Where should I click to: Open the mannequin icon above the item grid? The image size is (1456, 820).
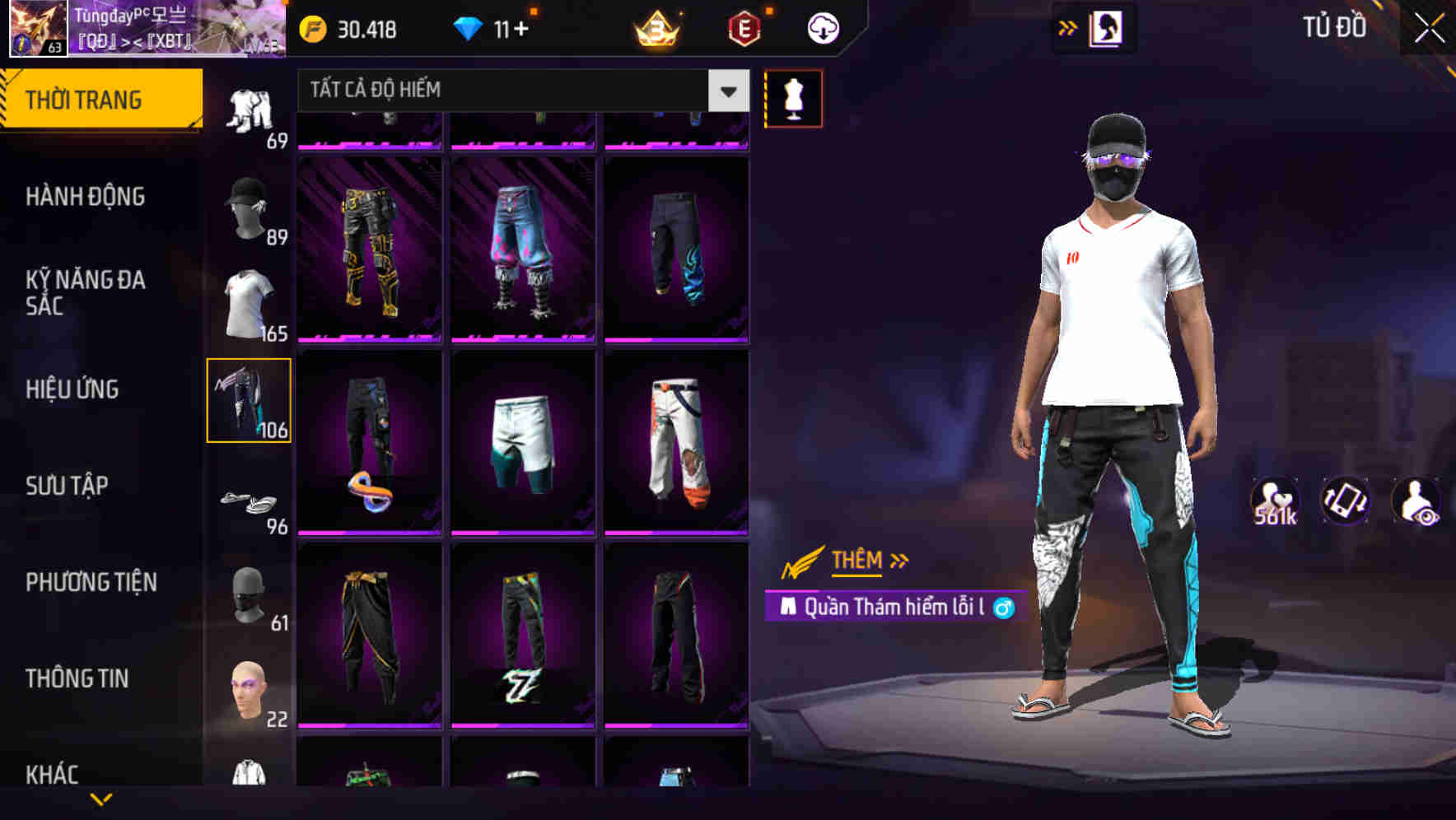[792, 97]
